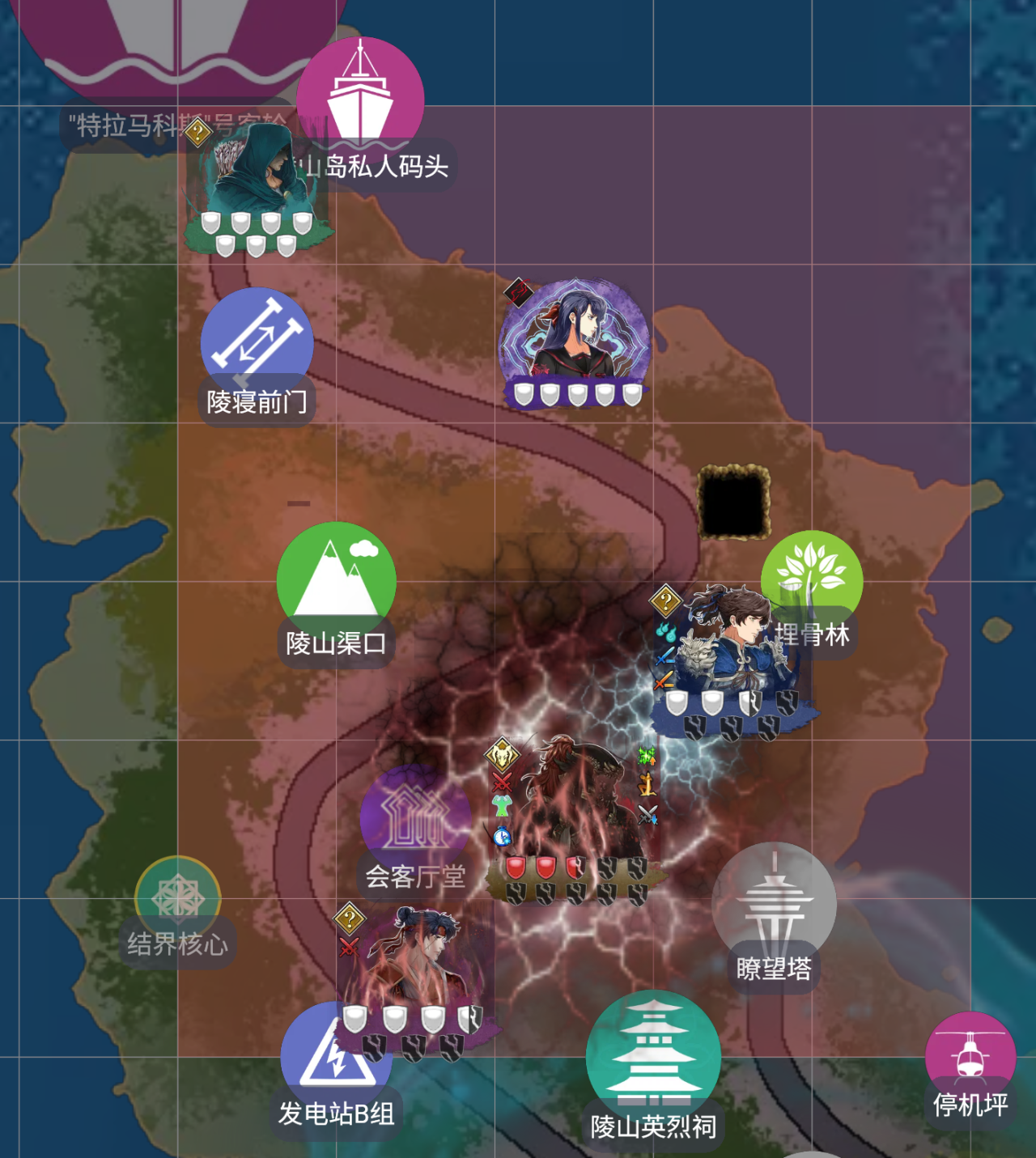Select the 停机坪 helipad marker
Viewport: 1036px width, 1158px height.
pos(970,1054)
